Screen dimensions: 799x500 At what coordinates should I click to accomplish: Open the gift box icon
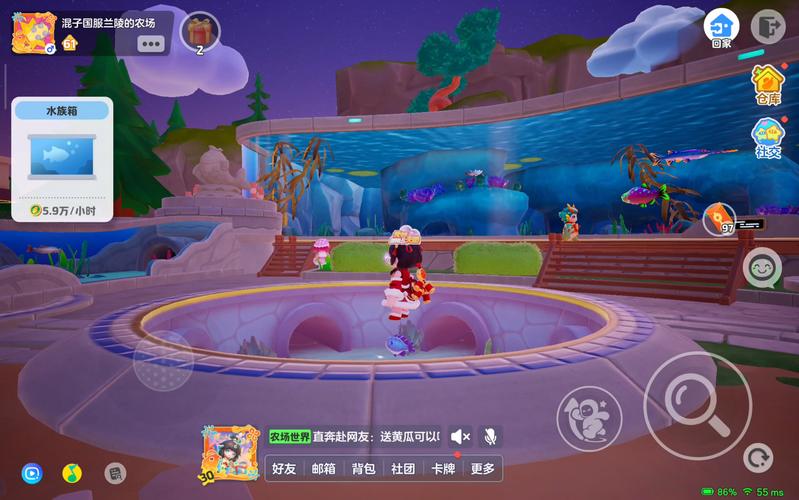(200, 30)
